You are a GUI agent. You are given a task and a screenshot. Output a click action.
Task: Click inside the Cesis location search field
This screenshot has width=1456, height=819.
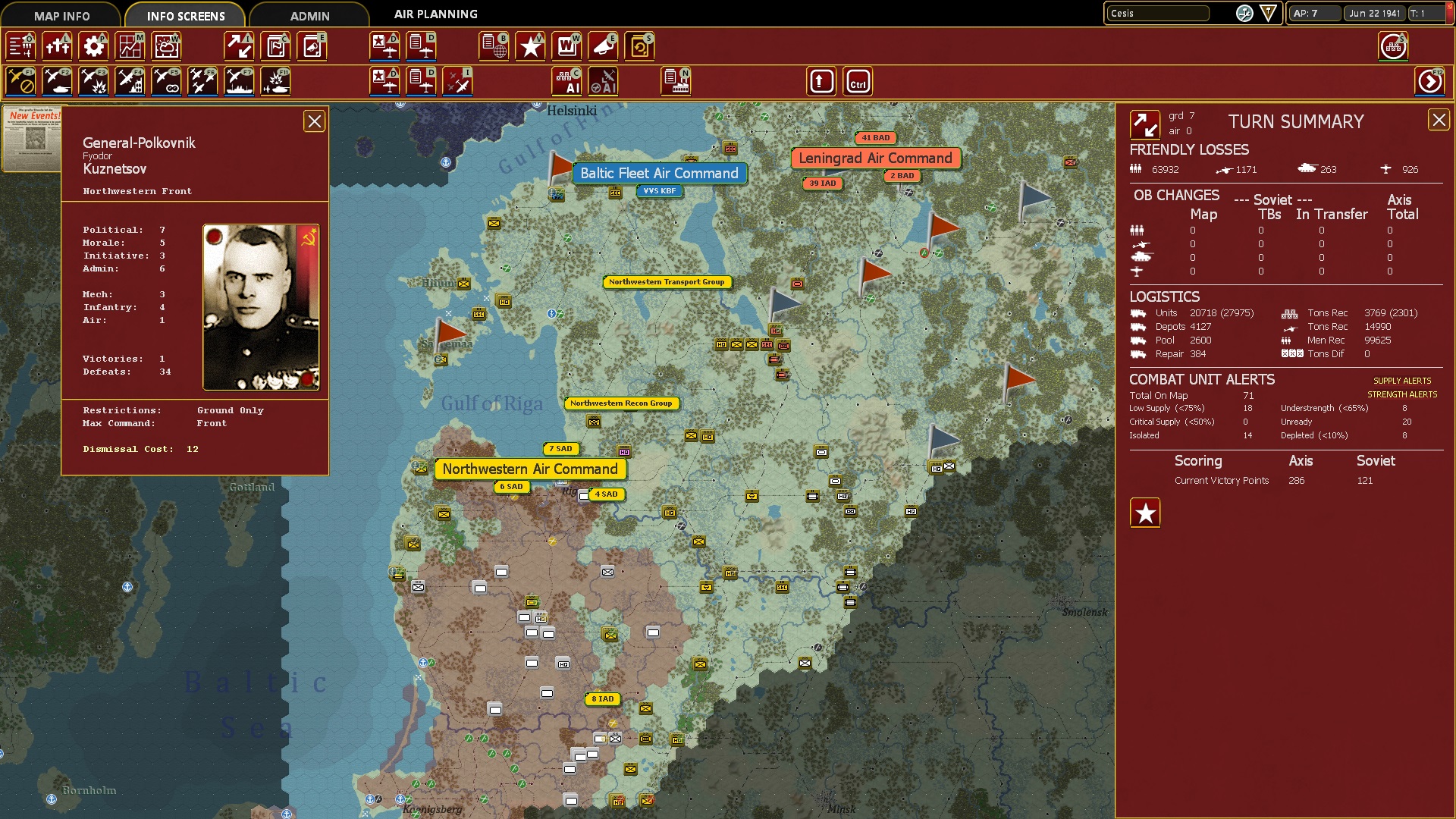pos(1158,13)
